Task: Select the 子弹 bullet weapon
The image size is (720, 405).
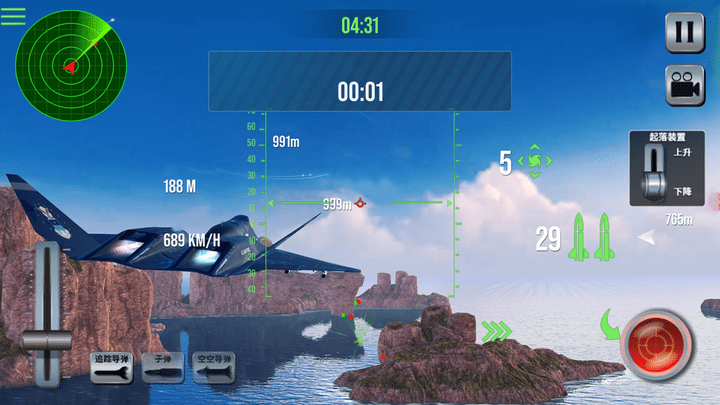Action: tap(160, 369)
